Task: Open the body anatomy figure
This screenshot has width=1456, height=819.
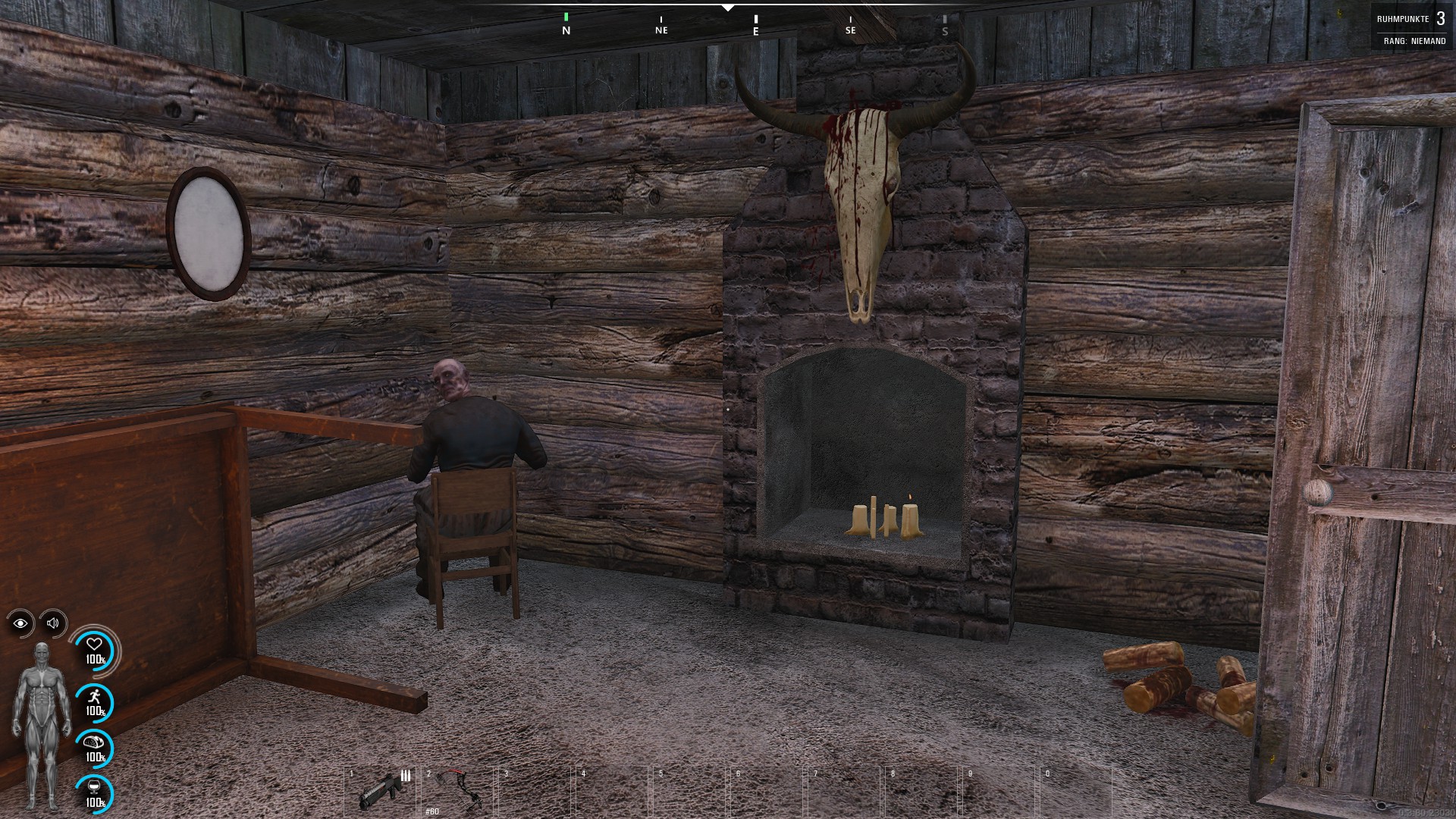Action: point(42,724)
